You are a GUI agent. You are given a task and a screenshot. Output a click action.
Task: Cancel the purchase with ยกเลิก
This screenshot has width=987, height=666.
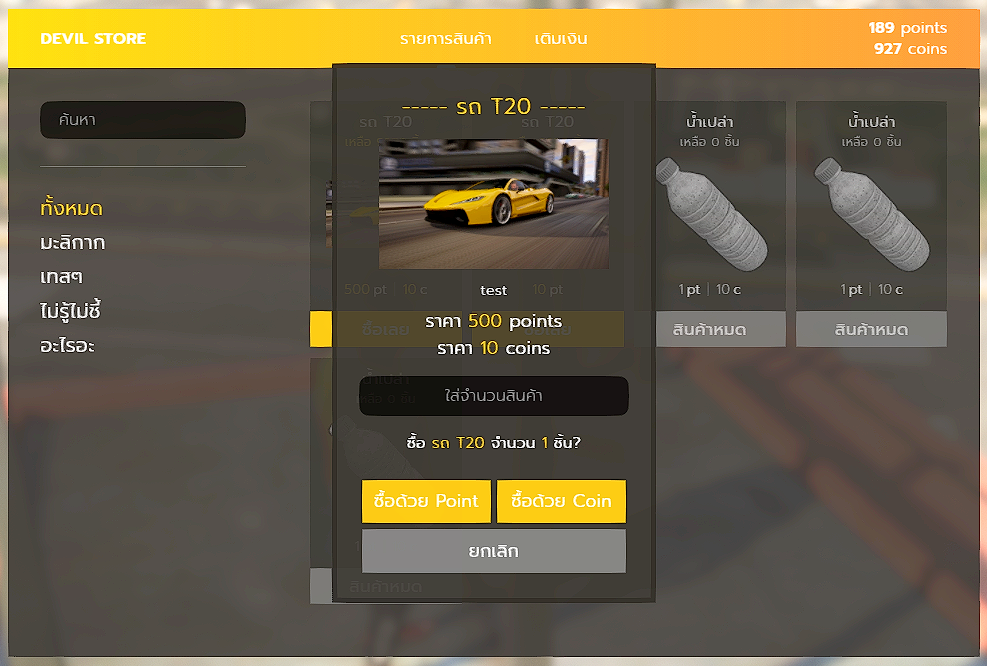click(x=493, y=551)
